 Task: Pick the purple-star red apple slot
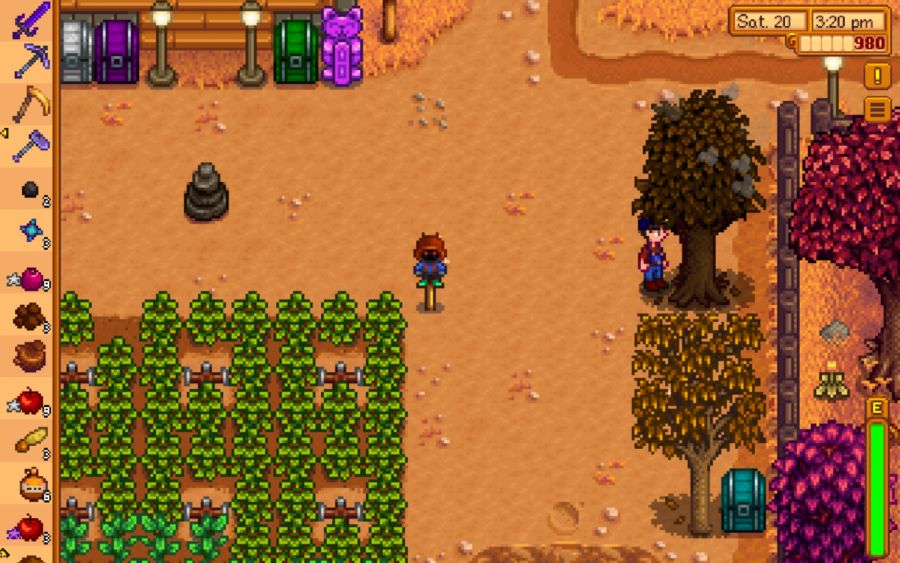click(29, 527)
